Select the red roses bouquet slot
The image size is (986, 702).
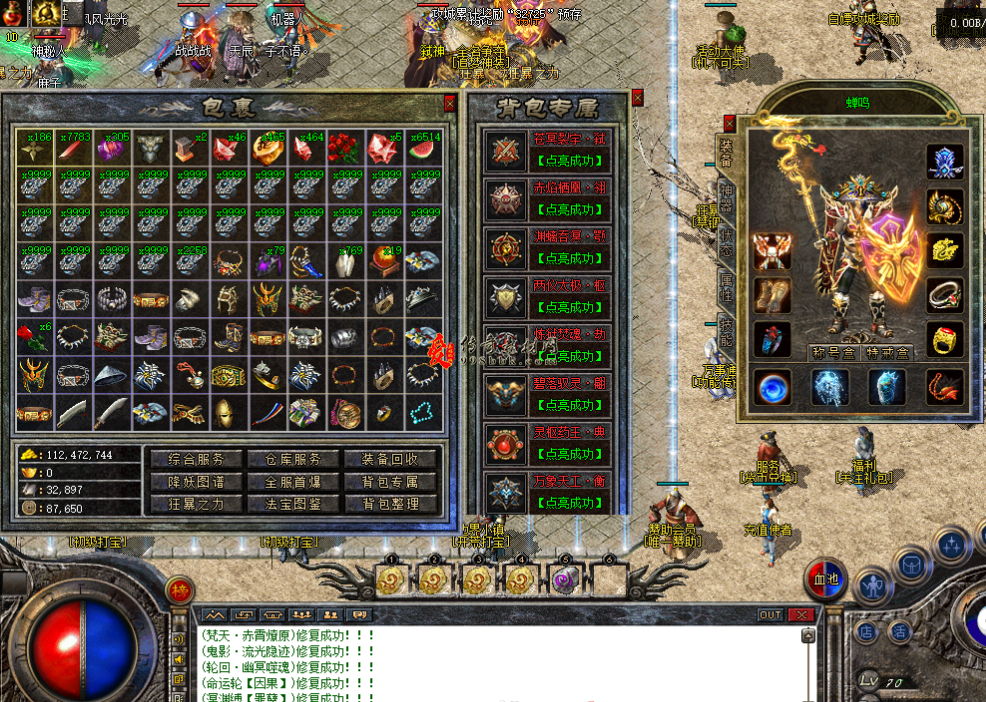click(x=345, y=150)
